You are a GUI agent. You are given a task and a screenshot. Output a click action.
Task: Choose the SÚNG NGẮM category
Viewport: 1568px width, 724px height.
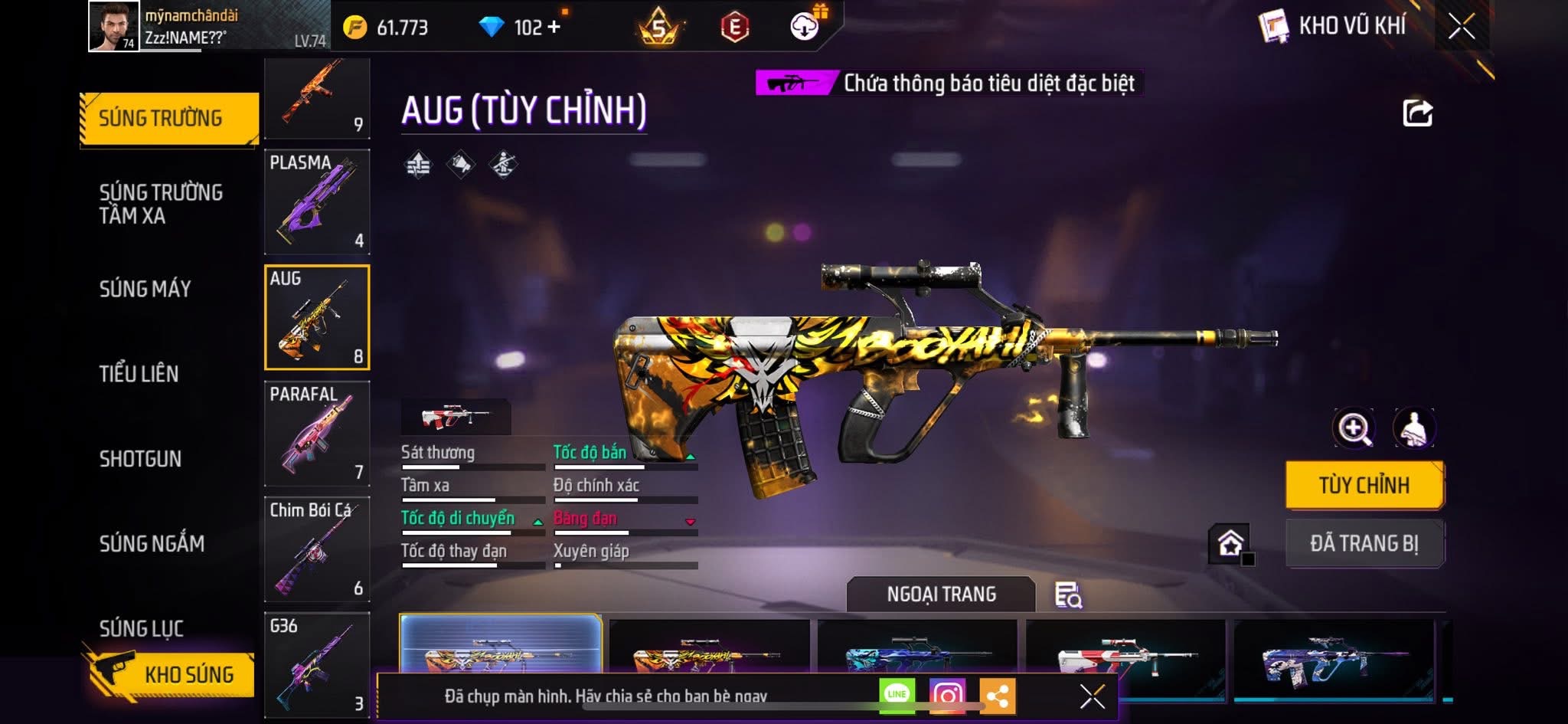click(x=152, y=544)
